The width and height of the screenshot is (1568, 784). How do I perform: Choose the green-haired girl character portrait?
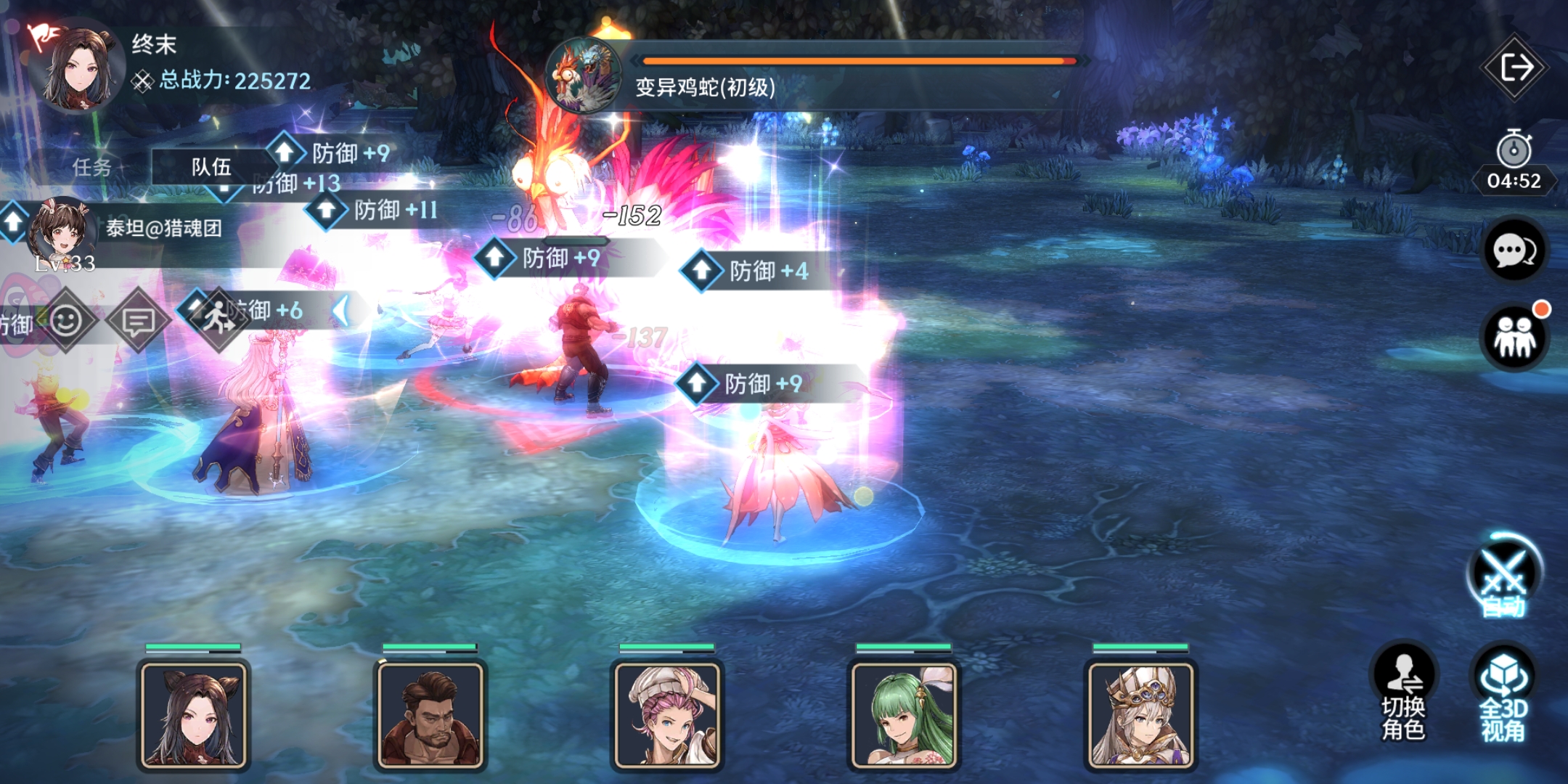tap(904, 714)
